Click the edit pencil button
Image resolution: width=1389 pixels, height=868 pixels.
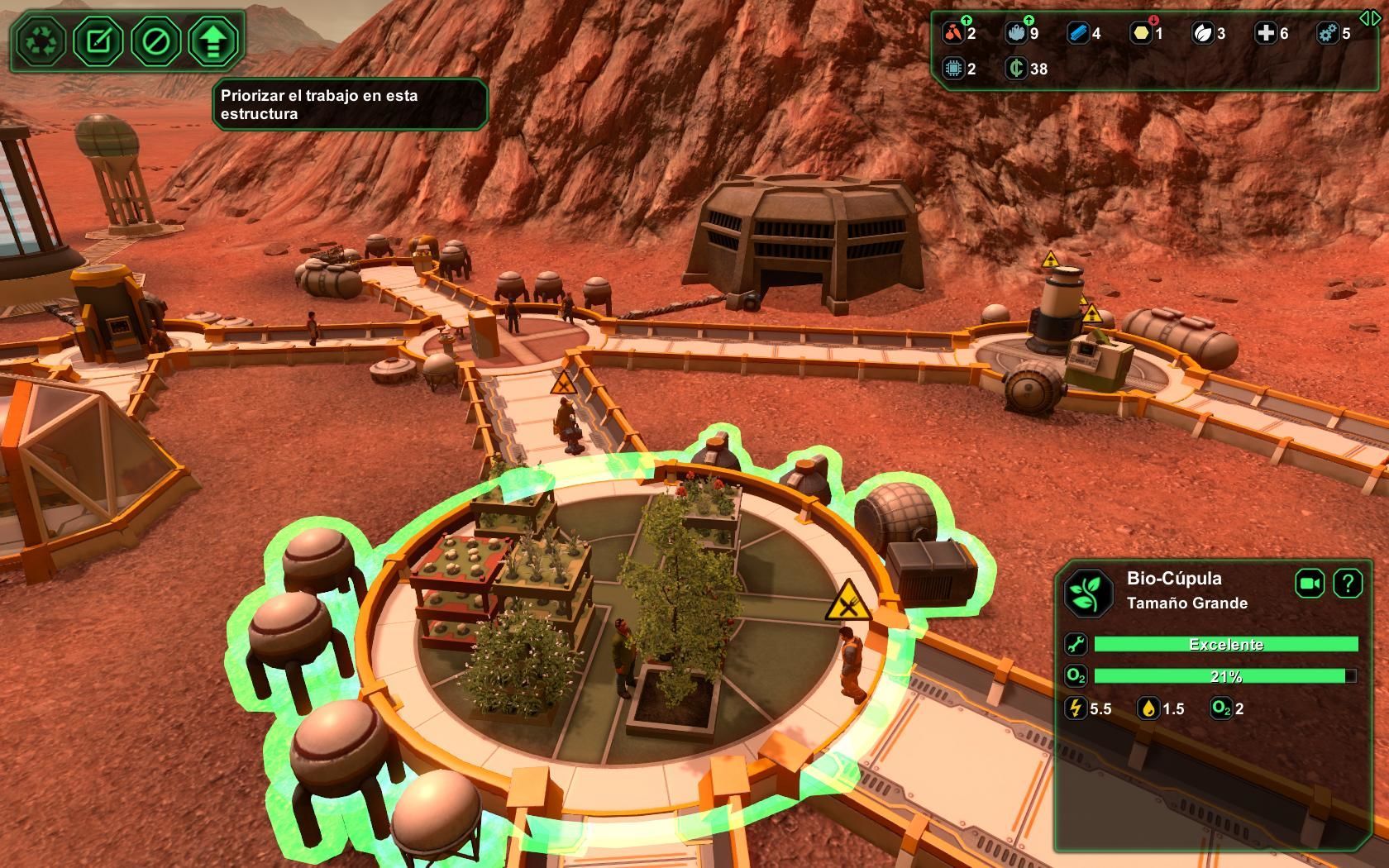[x=98, y=41]
